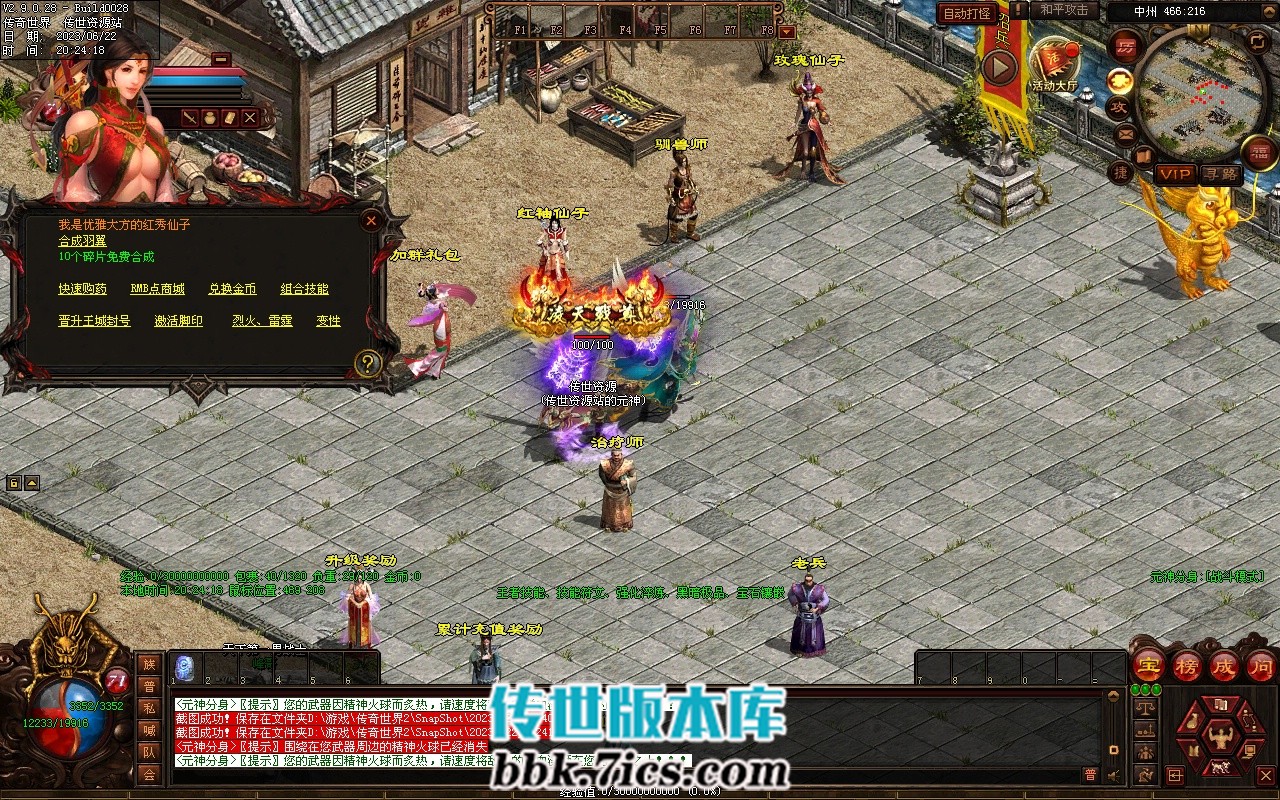This screenshot has height=800, width=1280.
Task: Select the 合成羽翼 dialogue option
Action: [82, 241]
